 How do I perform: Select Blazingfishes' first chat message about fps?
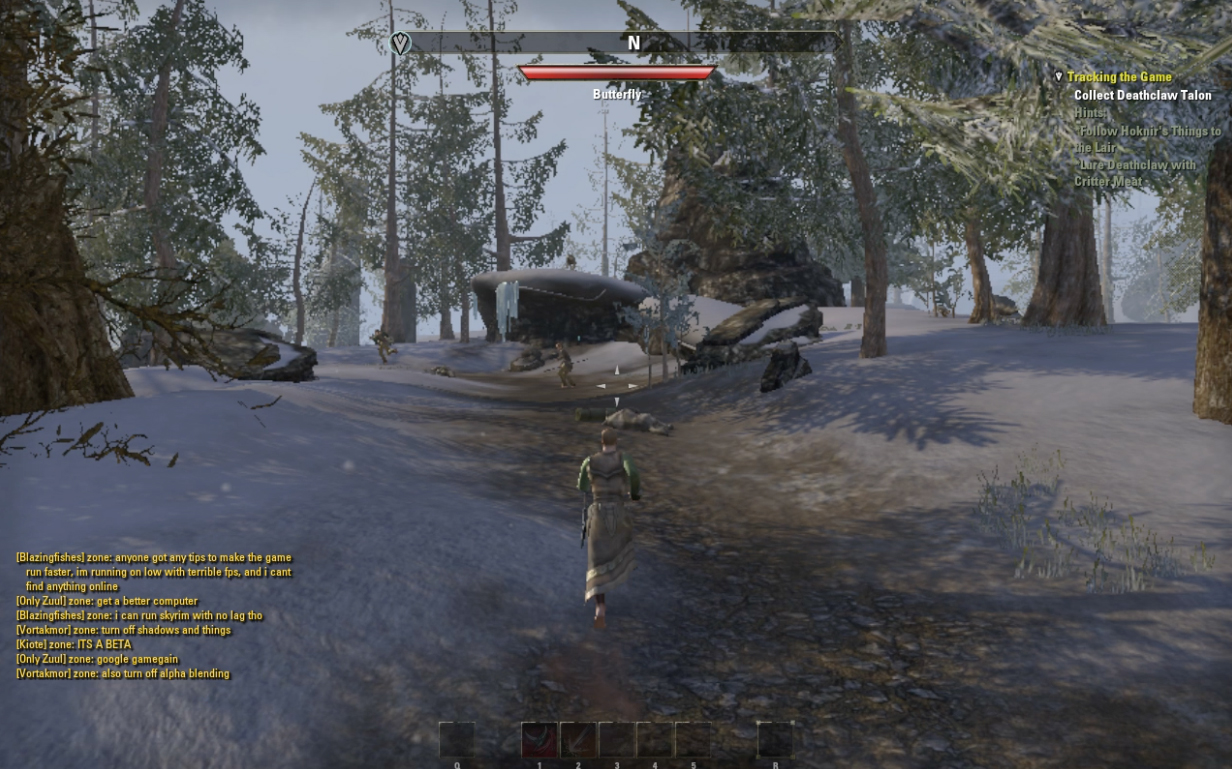click(x=155, y=572)
